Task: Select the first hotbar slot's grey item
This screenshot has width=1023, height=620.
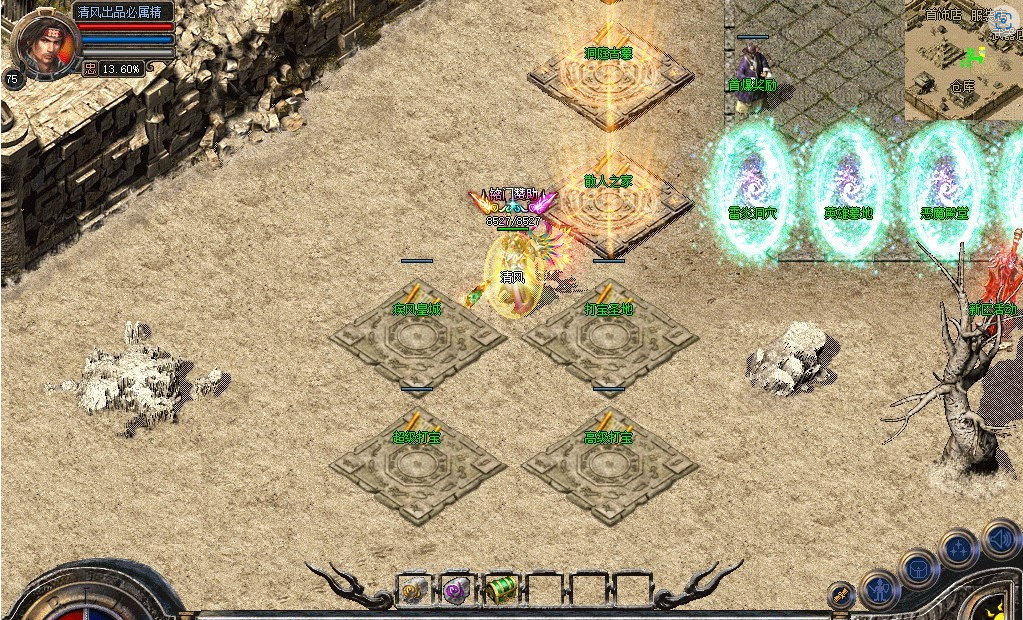Action: click(x=414, y=590)
